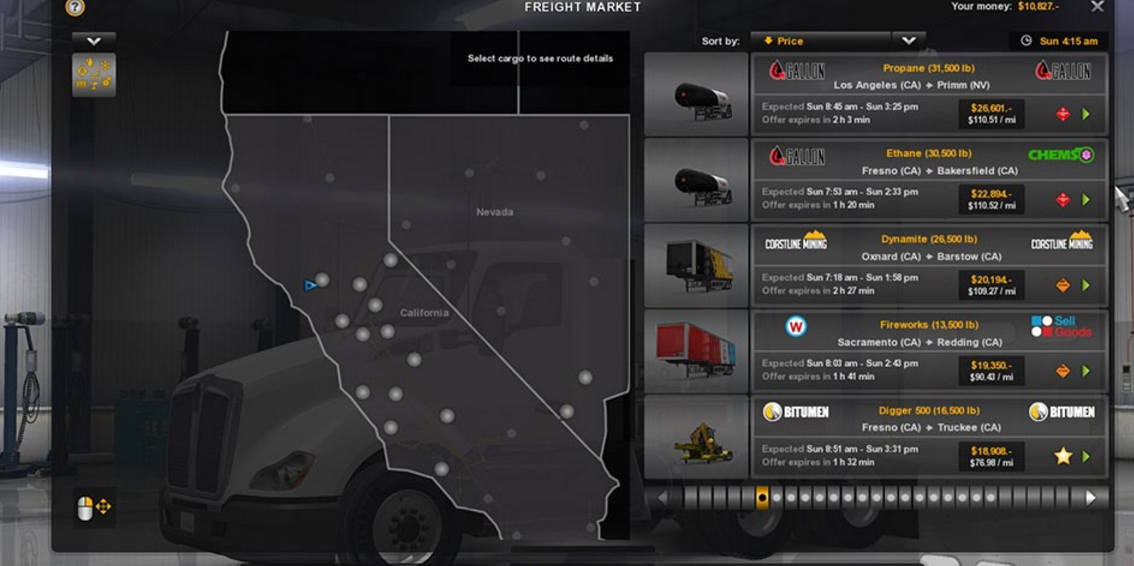
Task: Click the yellow digger cargo thumbnail
Action: click(697, 437)
